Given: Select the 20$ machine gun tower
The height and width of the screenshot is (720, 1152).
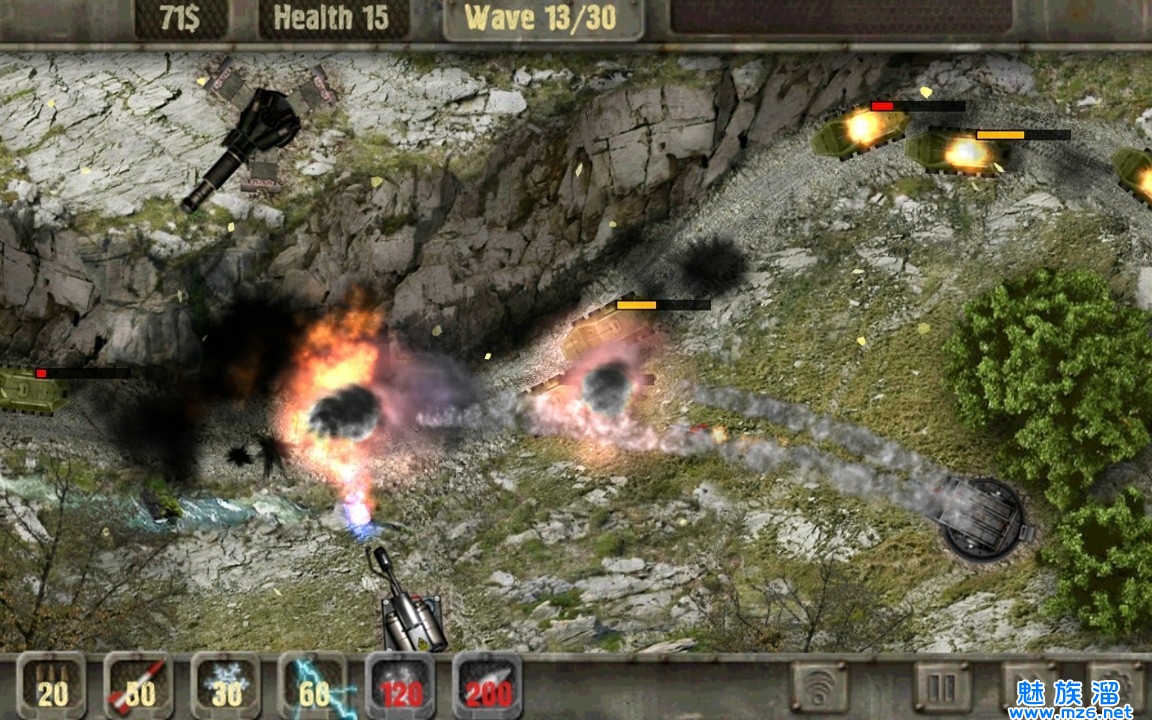Looking at the screenshot, I should coord(52,686).
